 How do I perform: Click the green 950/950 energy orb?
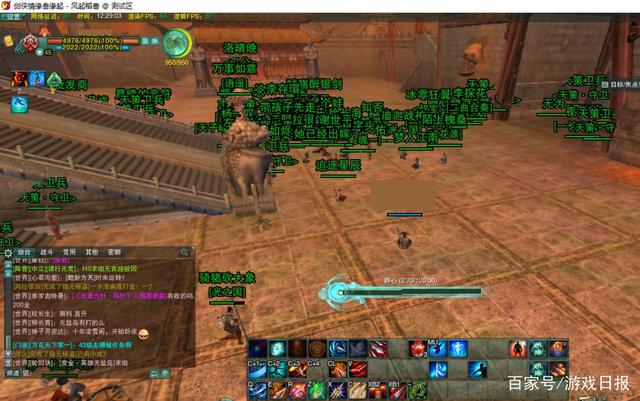tap(177, 43)
